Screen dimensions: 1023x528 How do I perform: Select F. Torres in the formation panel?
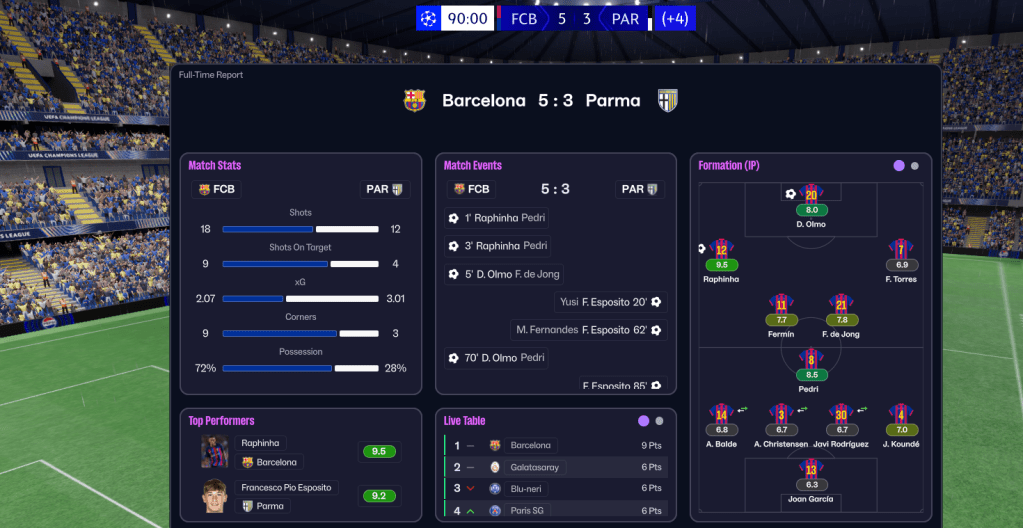tap(901, 250)
